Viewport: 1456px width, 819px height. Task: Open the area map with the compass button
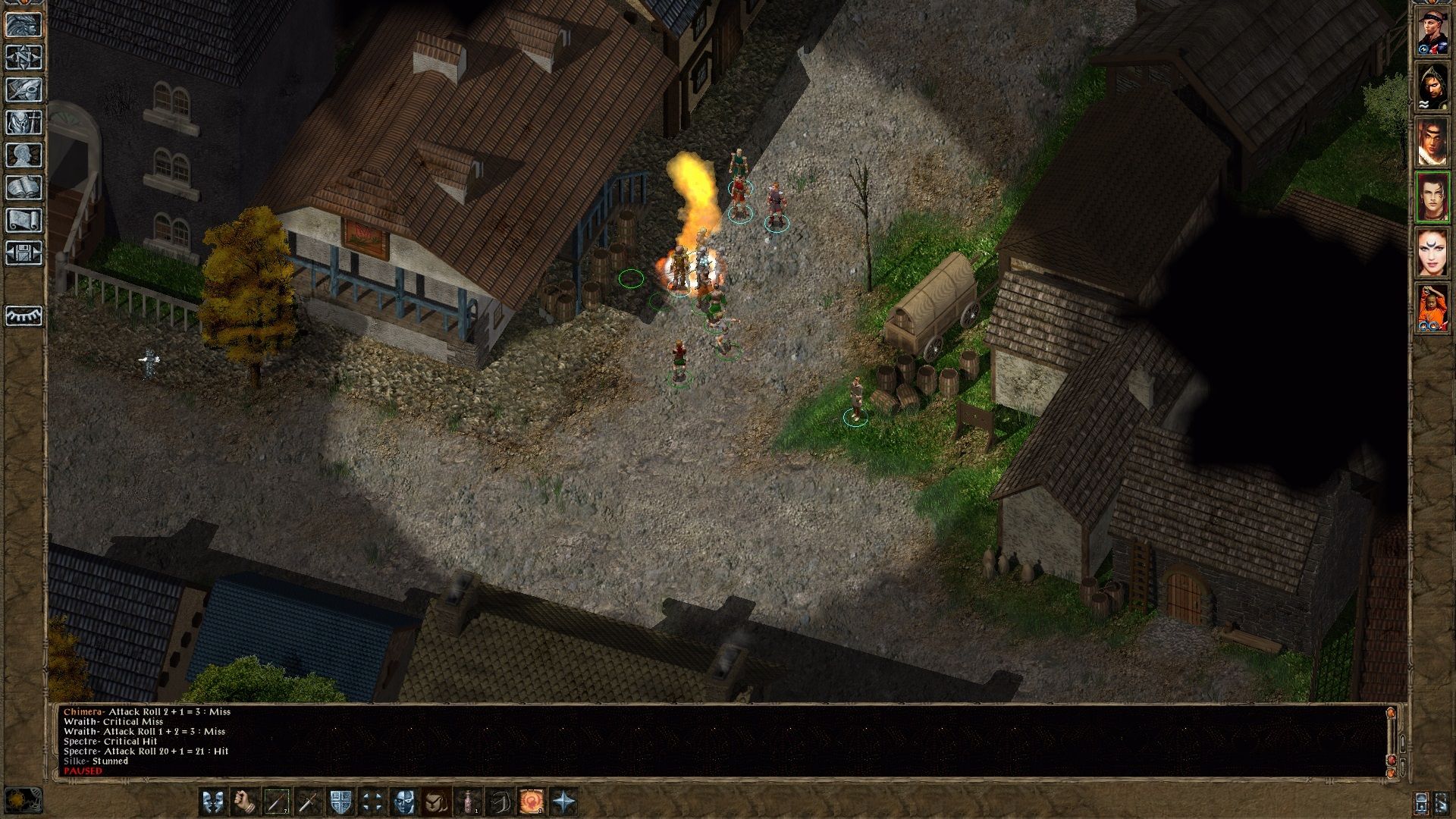[24, 57]
